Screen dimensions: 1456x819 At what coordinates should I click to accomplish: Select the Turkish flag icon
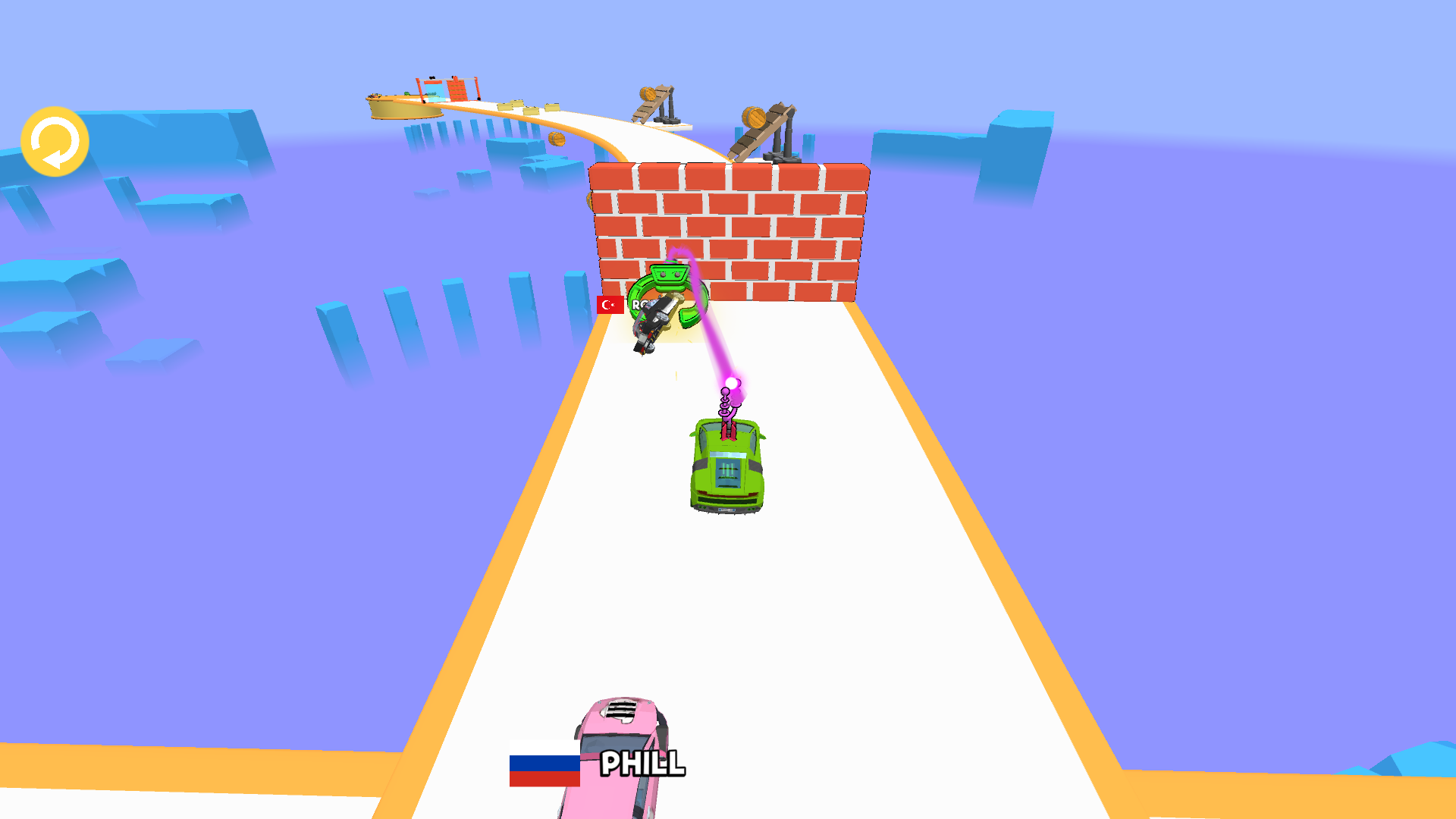pyautogui.click(x=610, y=305)
